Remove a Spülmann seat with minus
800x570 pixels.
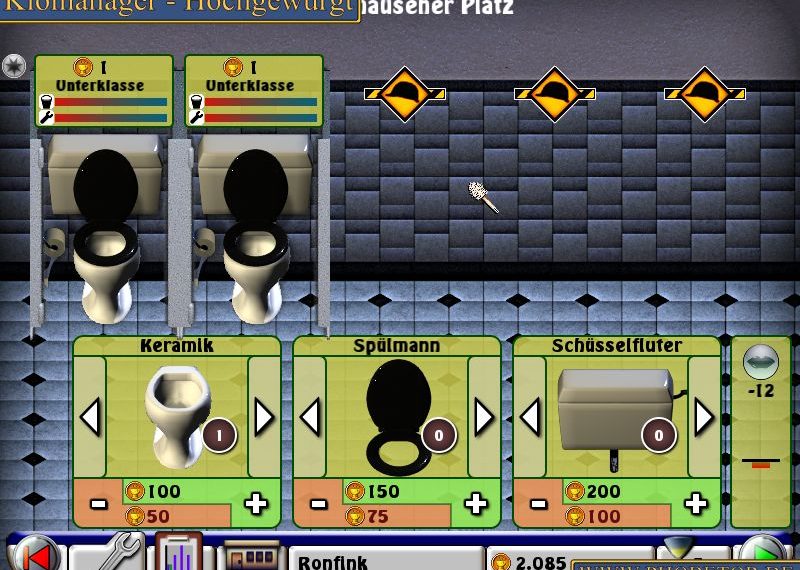318,503
